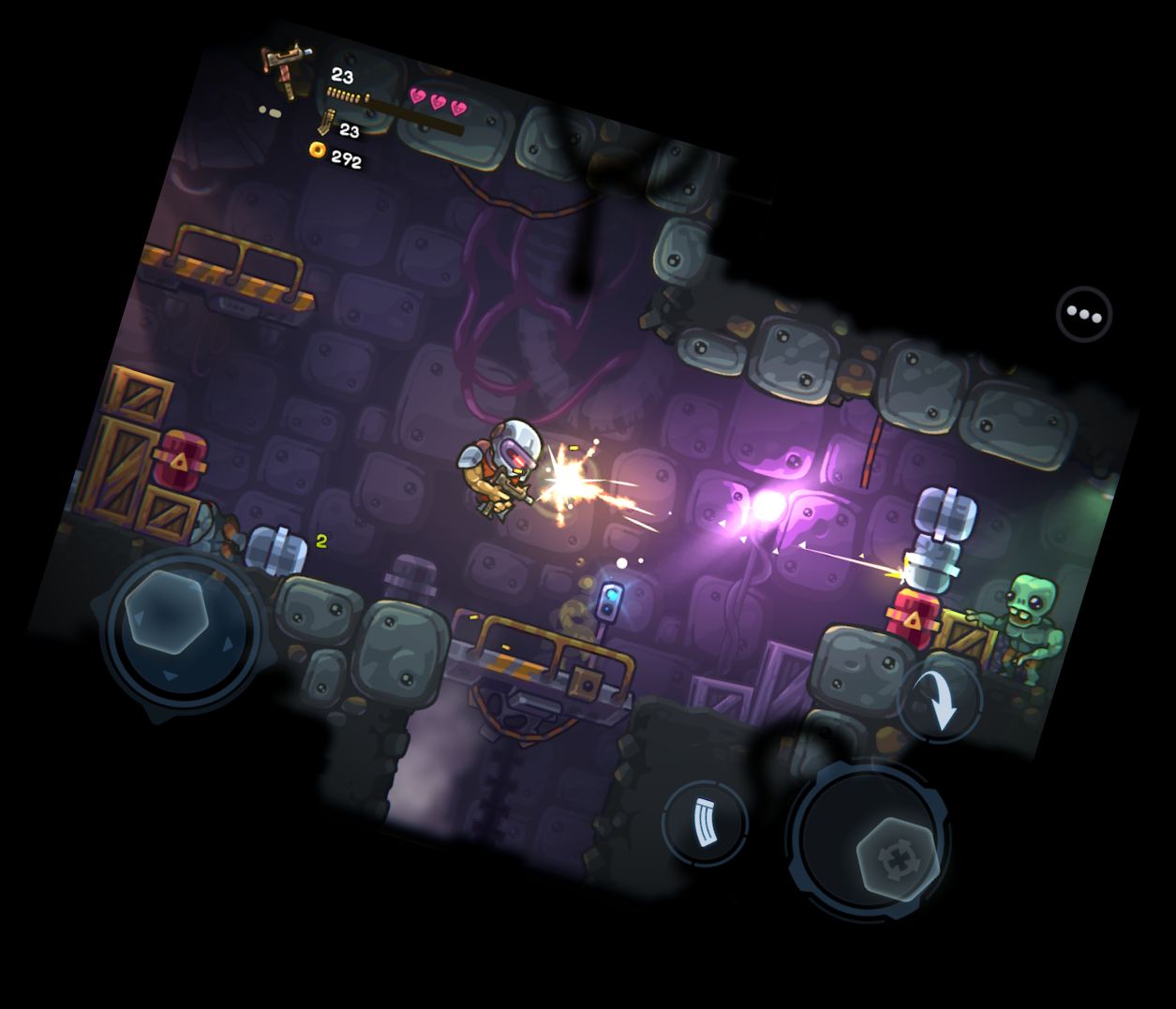Tap the curved-arrow jump button
Screen dimensions: 1176x1009
click(x=940, y=700)
